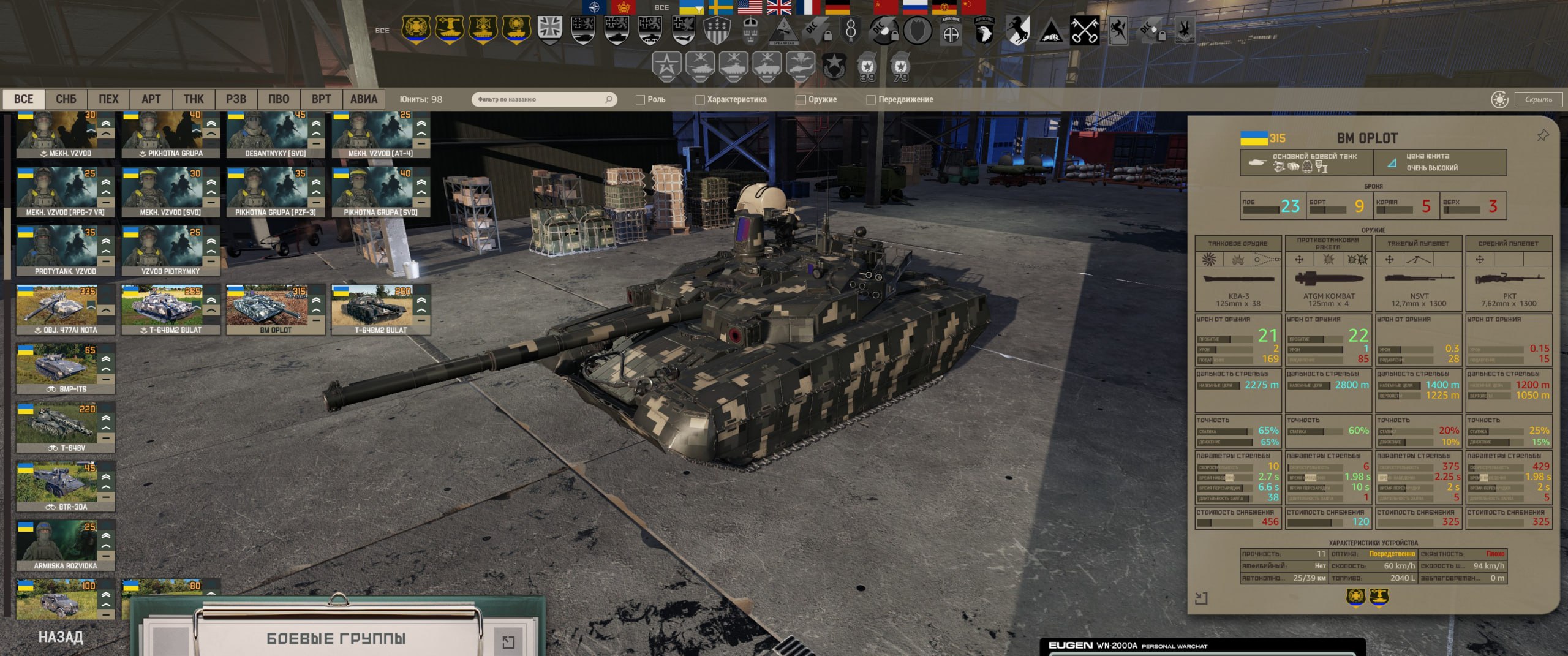Filter by the Swedish flag
1568x656 pixels.
(x=721, y=7)
